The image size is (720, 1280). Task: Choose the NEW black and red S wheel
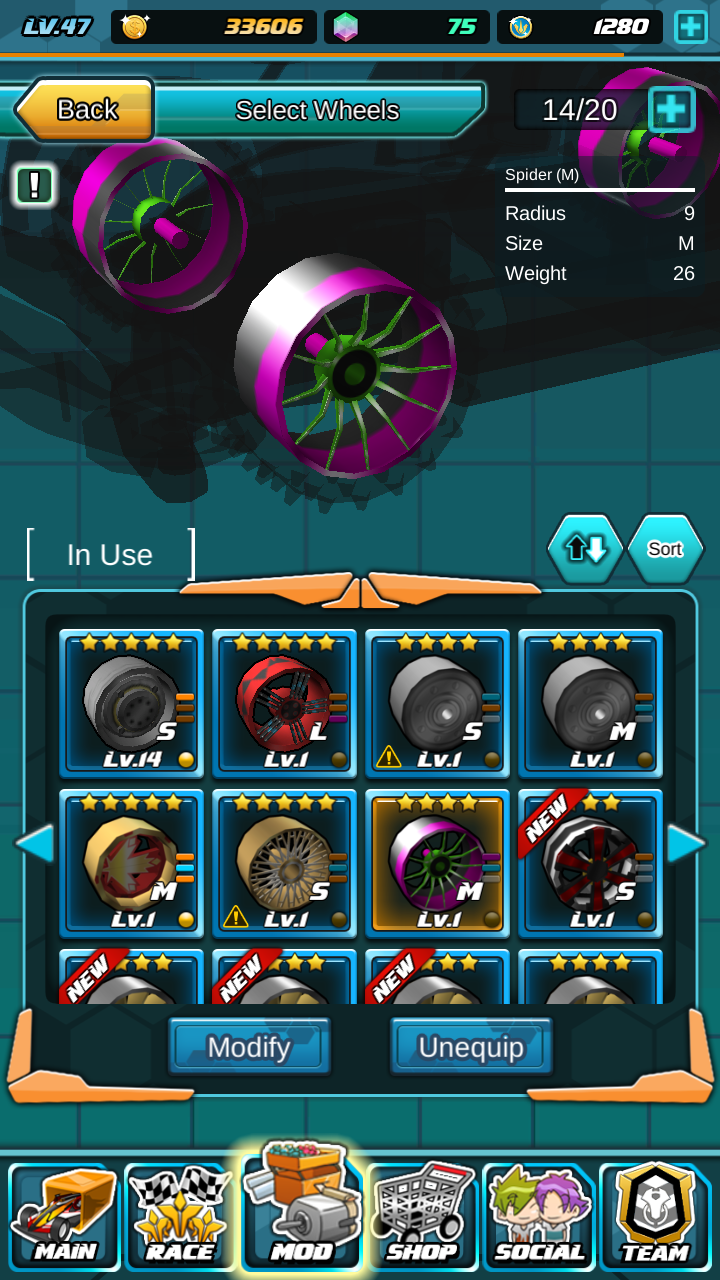590,863
